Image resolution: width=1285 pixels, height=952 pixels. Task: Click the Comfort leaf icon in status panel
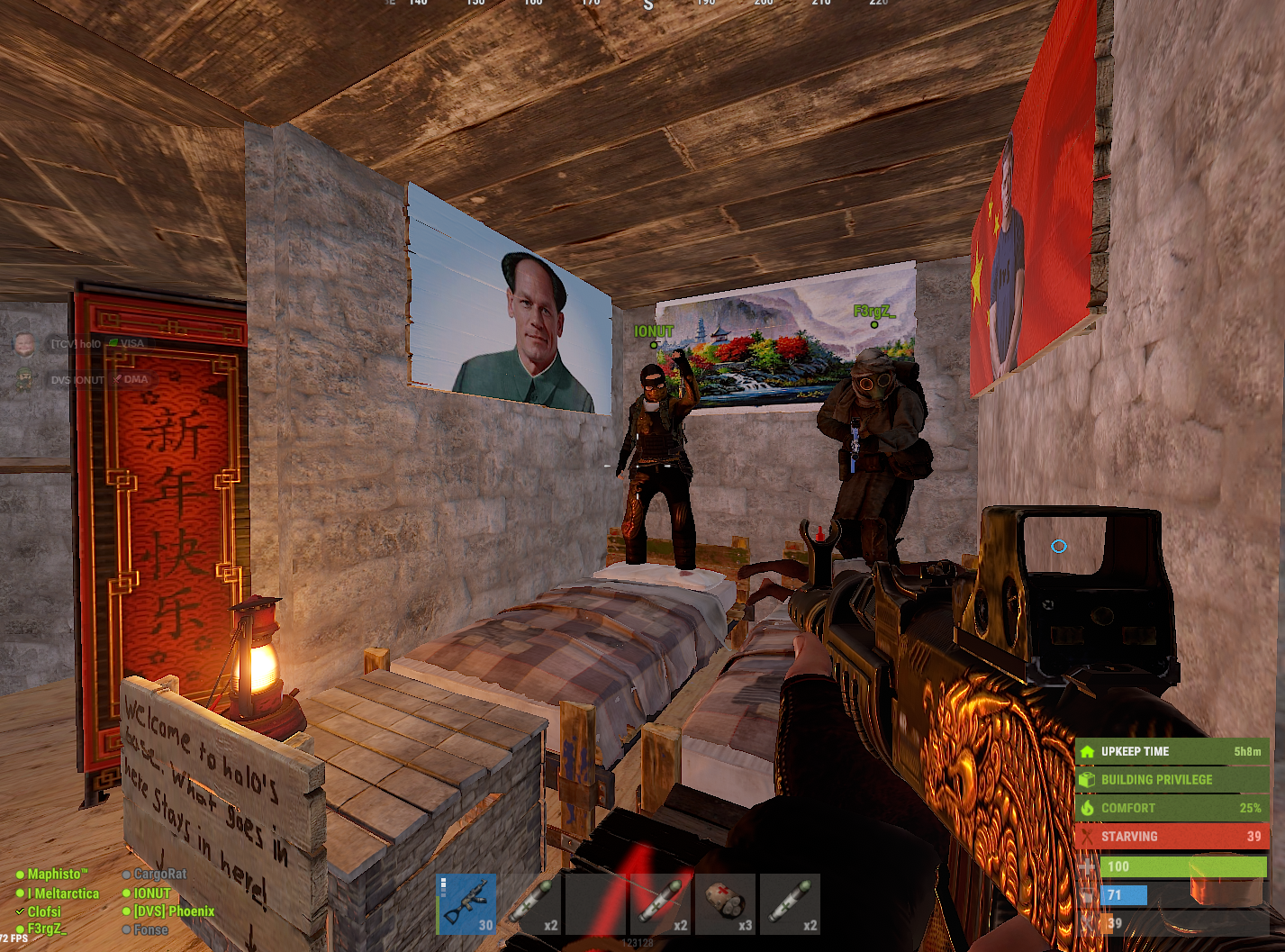pyautogui.click(x=1087, y=808)
